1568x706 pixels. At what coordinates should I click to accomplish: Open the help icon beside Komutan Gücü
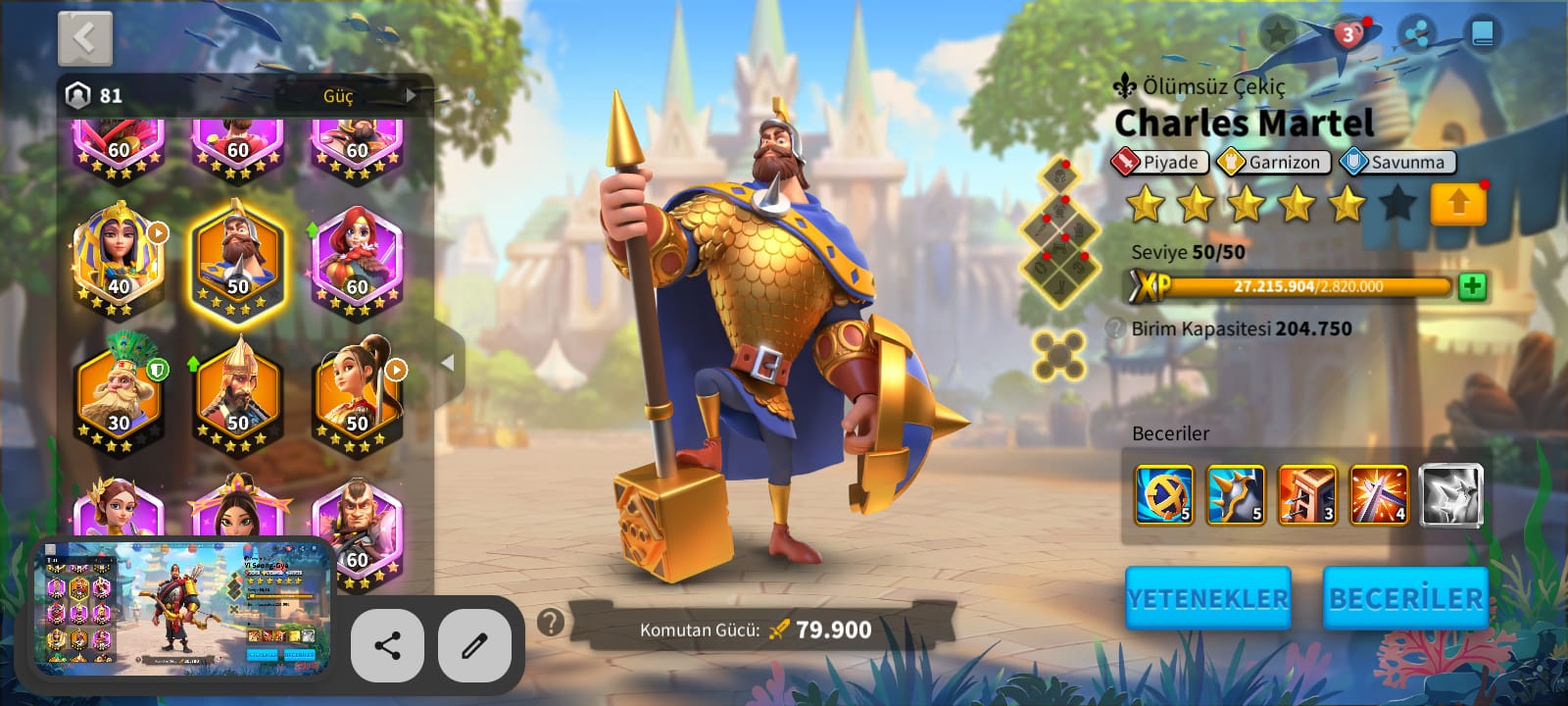(552, 622)
